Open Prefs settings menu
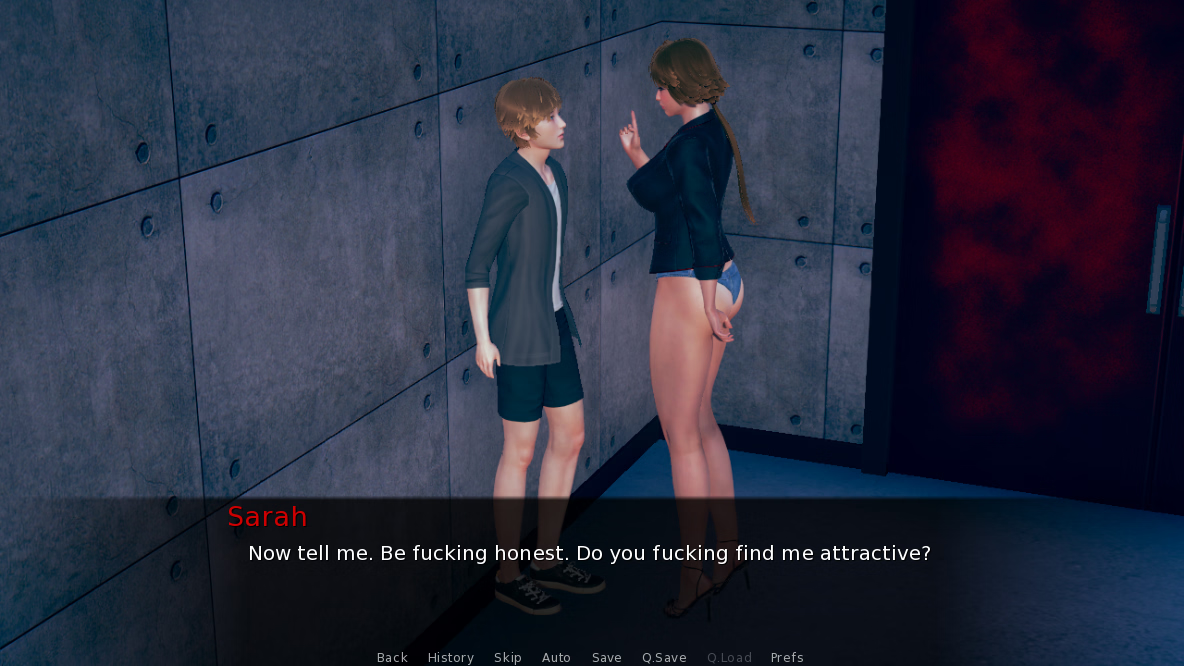 [787, 657]
